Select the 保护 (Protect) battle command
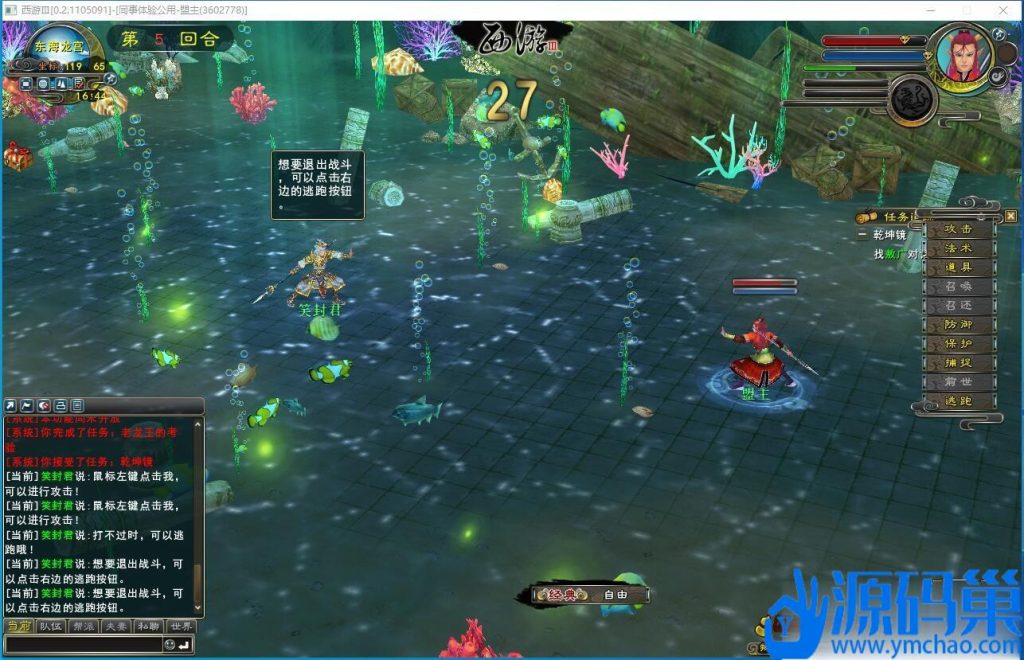The image size is (1024, 660). [x=958, y=344]
